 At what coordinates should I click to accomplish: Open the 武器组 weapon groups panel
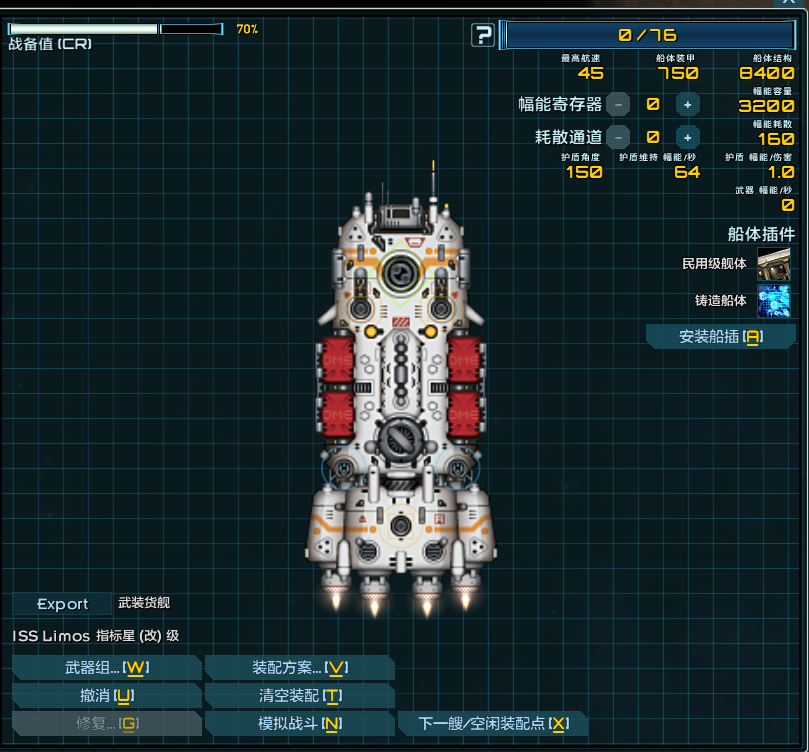[107, 668]
